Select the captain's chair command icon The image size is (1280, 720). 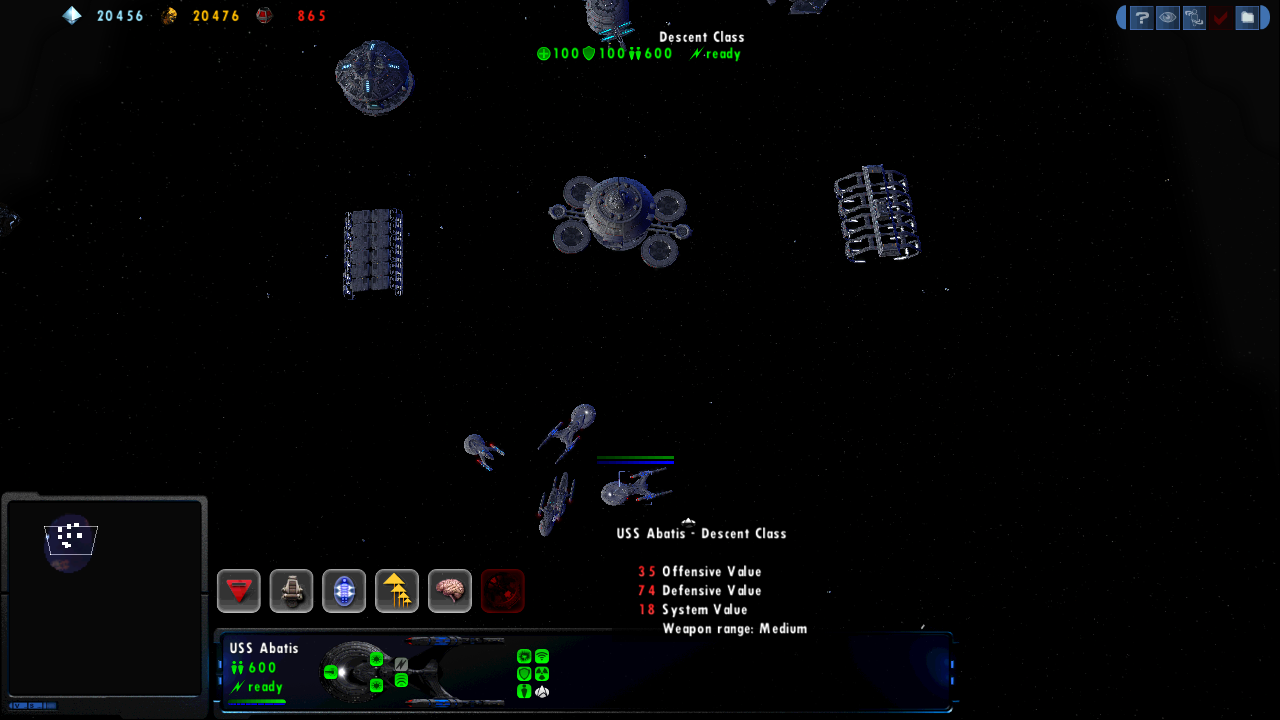click(292, 591)
